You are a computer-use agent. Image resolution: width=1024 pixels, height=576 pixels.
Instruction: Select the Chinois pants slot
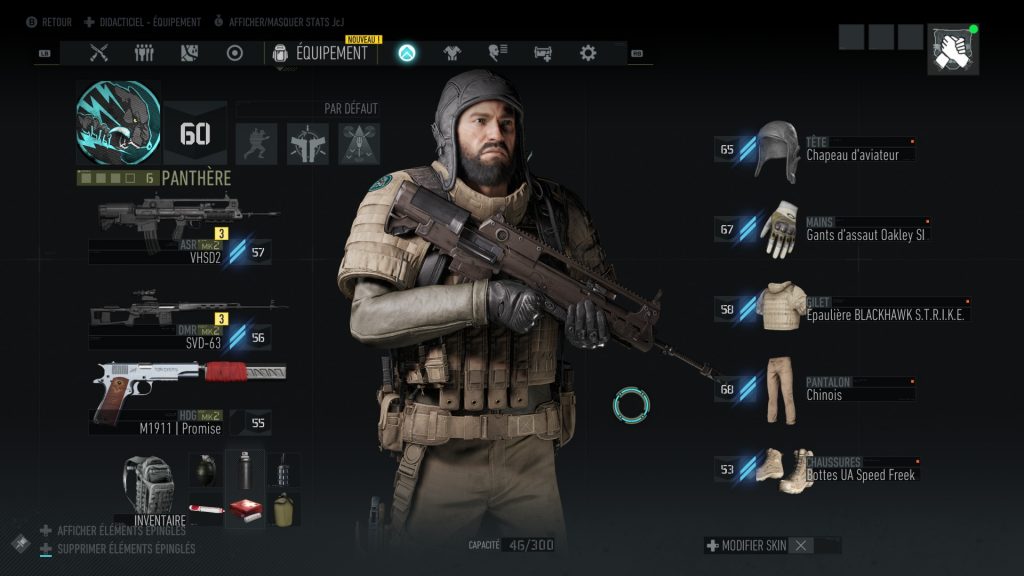click(x=815, y=389)
